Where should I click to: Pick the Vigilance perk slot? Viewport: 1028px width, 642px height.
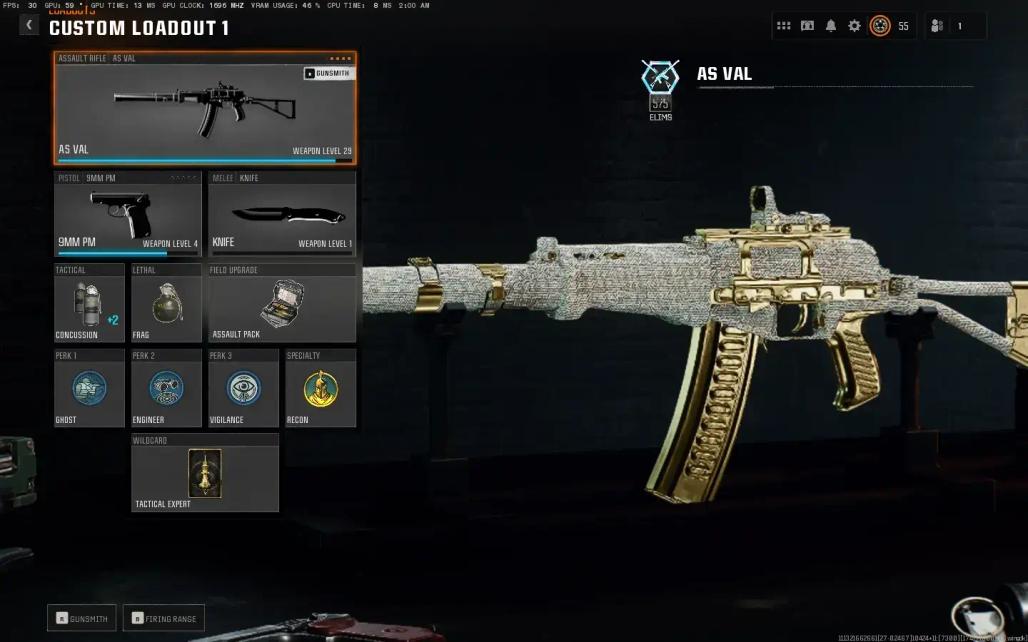[x=243, y=388]
